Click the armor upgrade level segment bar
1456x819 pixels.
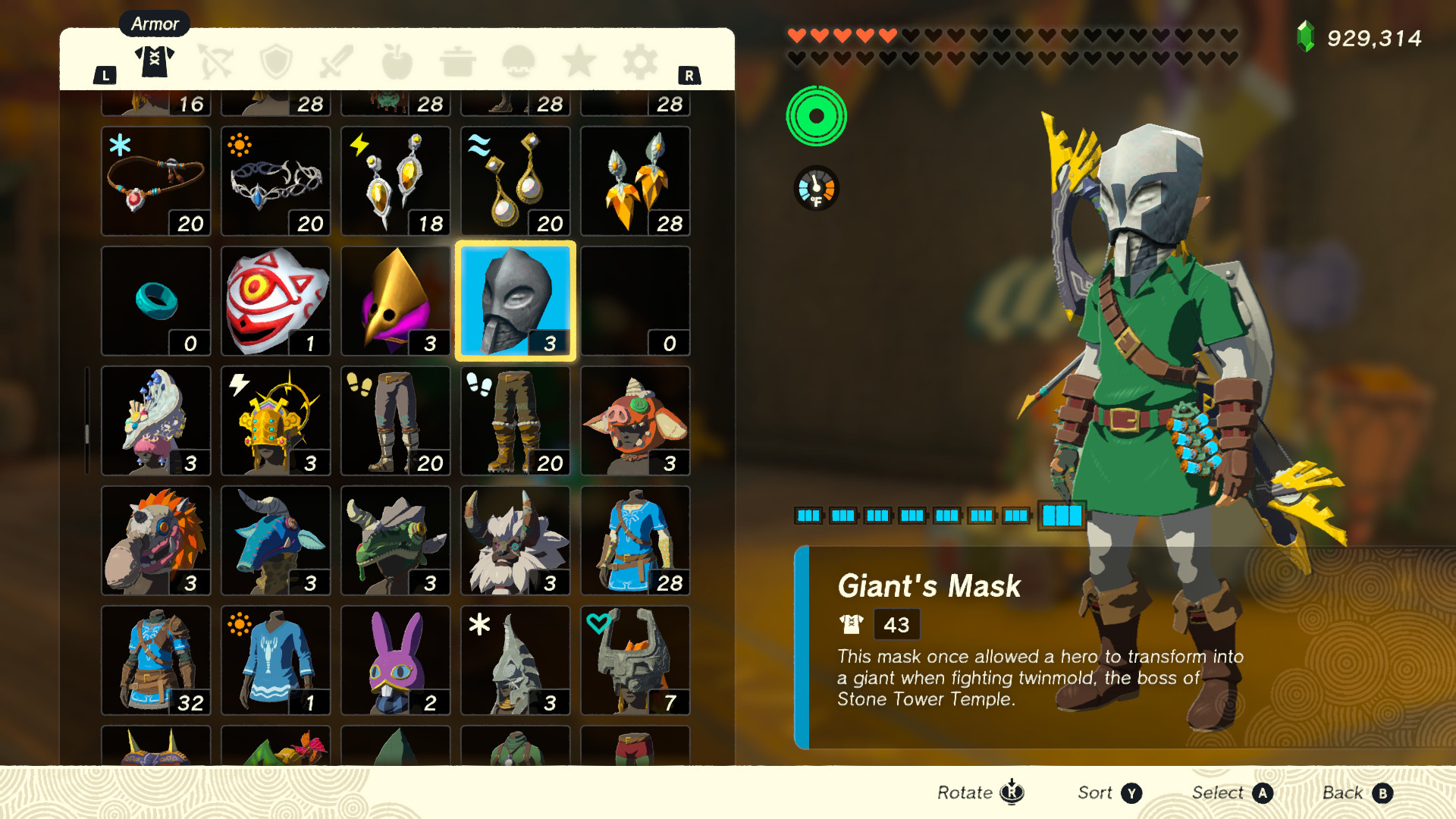[x=1062, y=515]
